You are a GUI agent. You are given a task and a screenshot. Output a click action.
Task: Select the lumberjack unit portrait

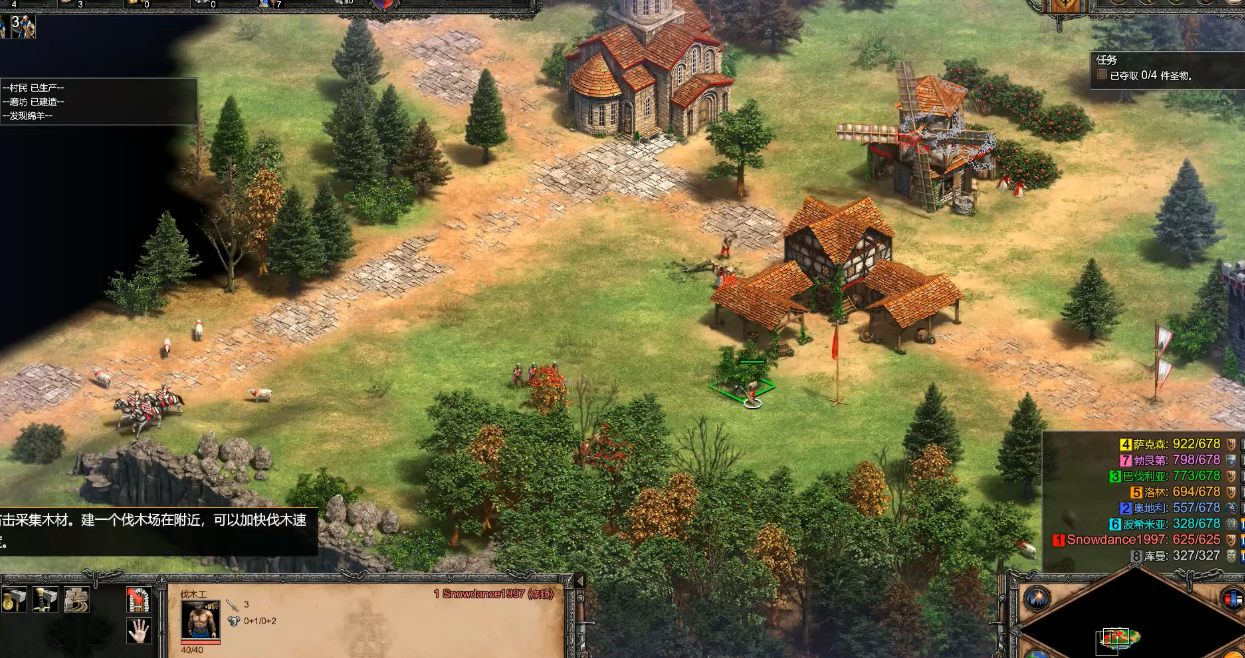(x=200, y=620)
